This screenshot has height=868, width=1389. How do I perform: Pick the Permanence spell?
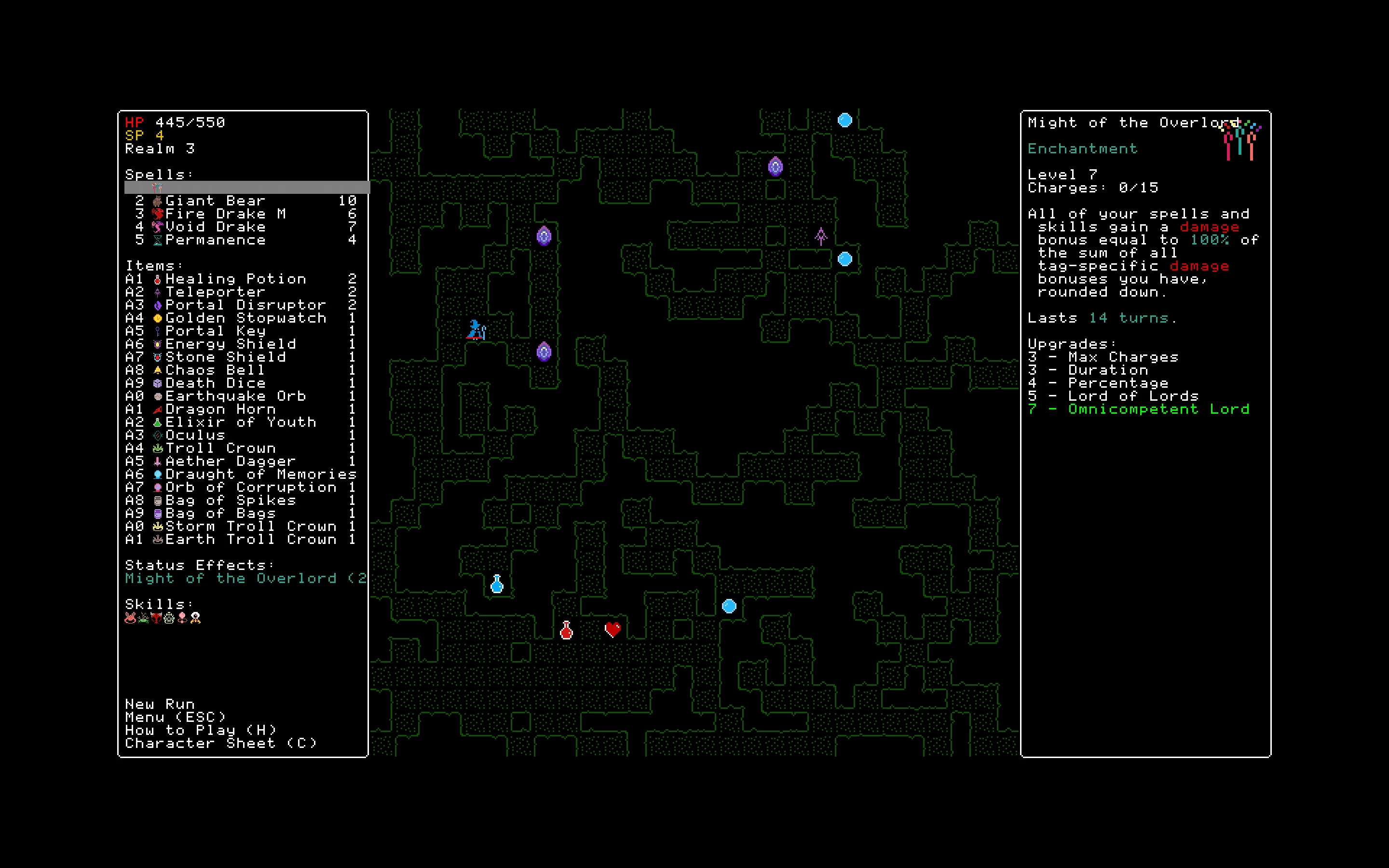coord(215,240)
